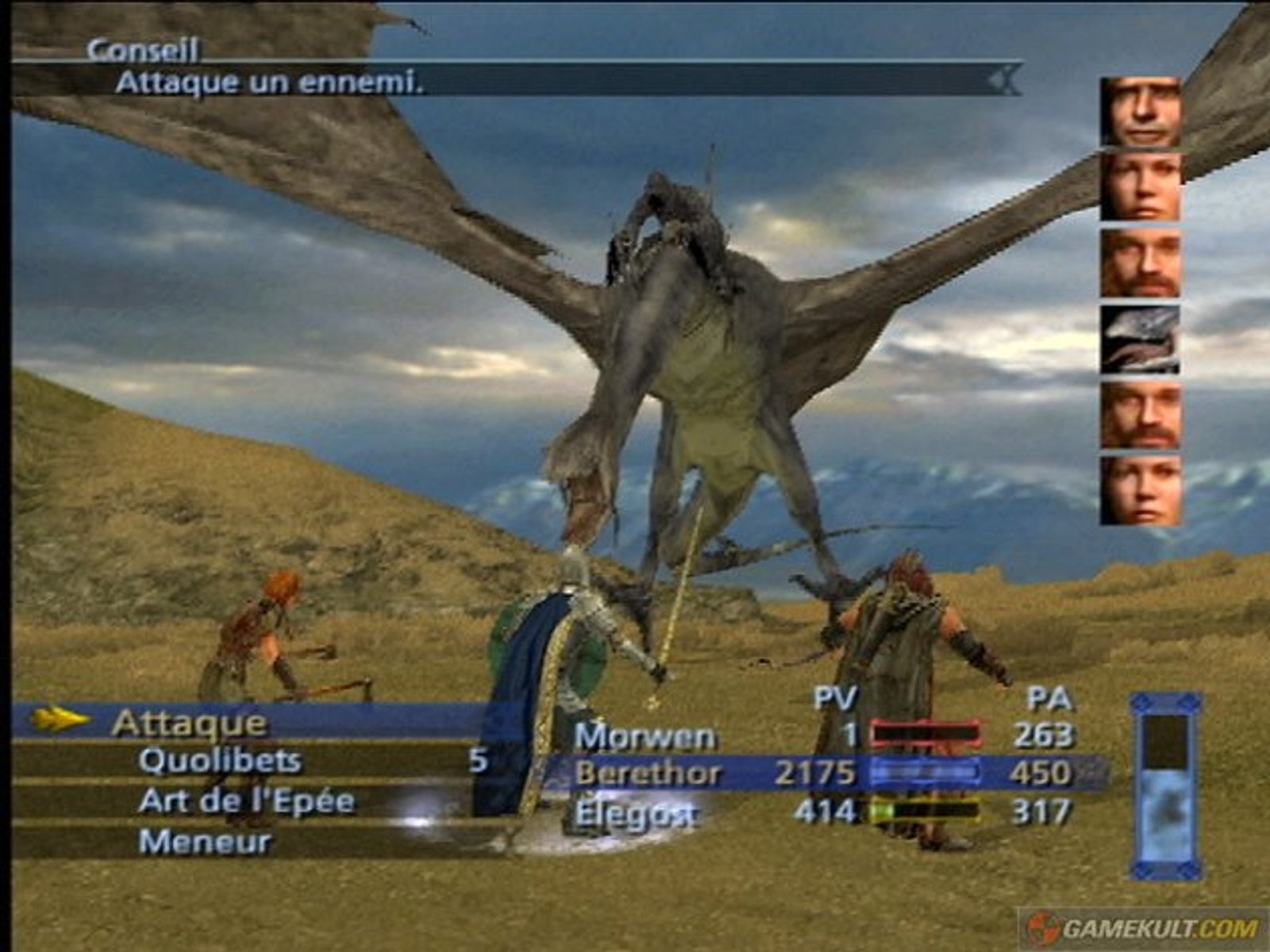1270x952 pixels.
Task: Click the clean-shaven man's turn-order portrait
Action: pos(1140,112)
